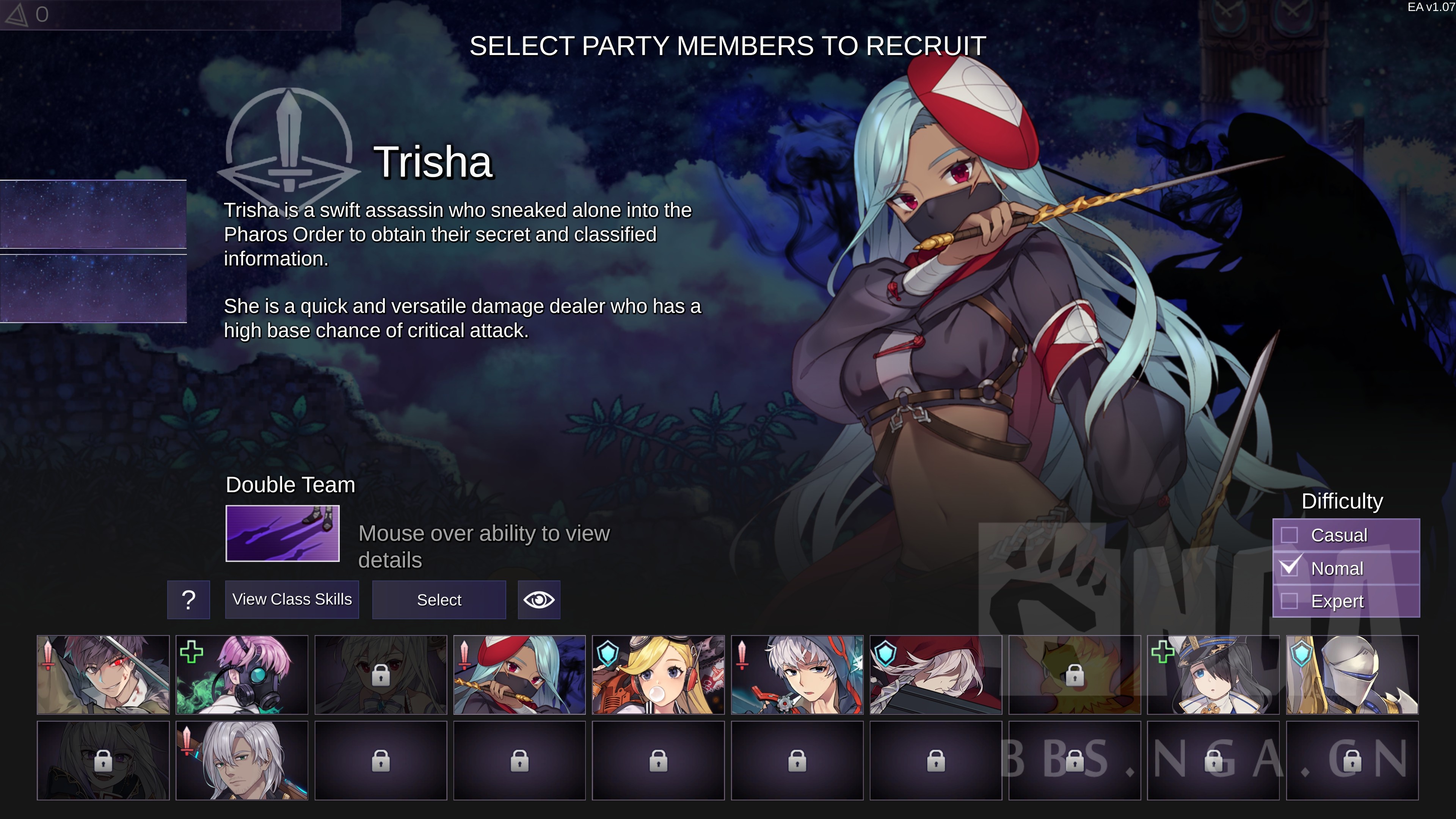Choose the hooded white-haired boy portrait
Screen dimensions: 1456x819
(797, 674)
